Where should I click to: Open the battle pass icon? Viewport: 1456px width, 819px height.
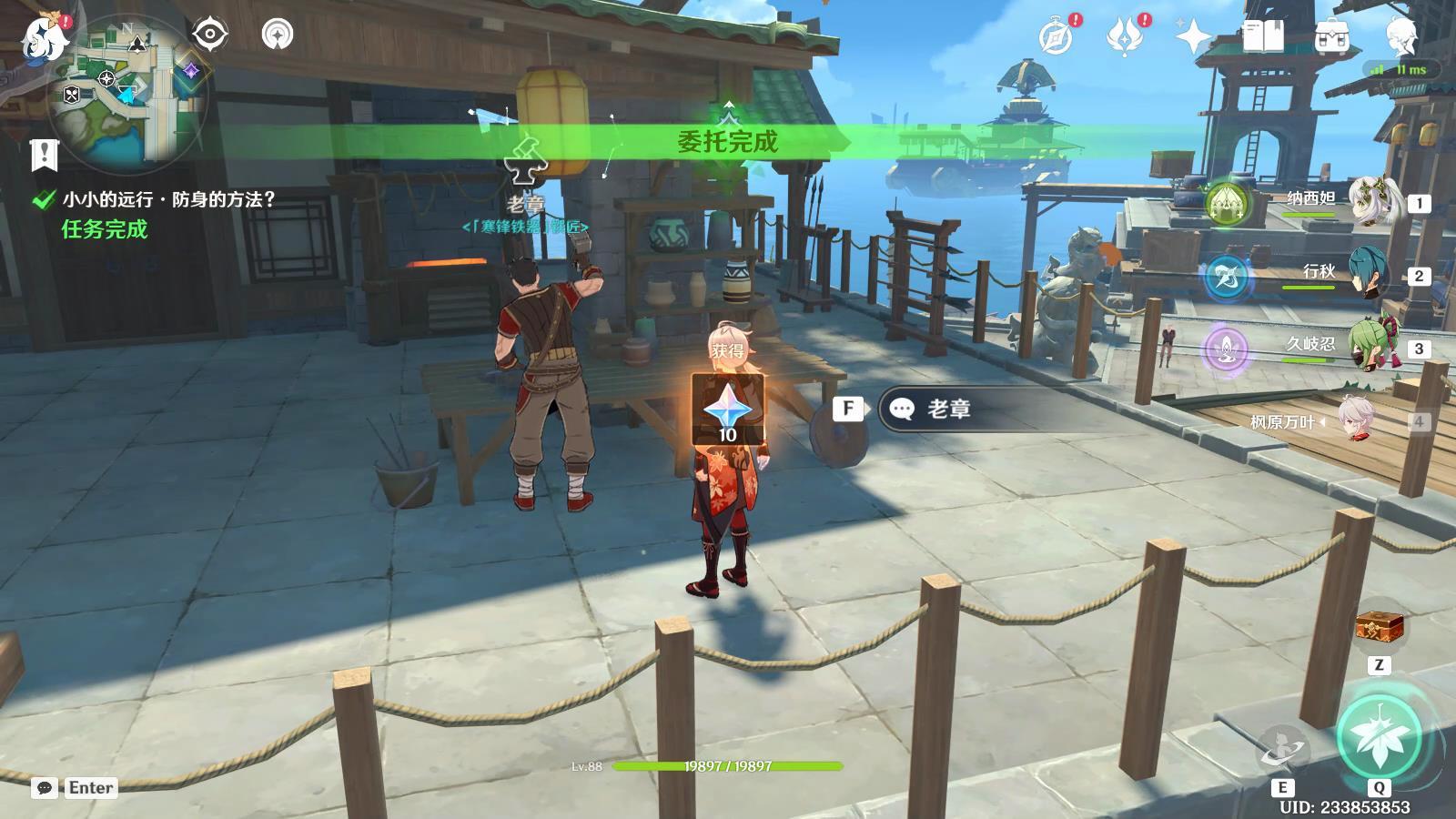tap(1124, 38)
